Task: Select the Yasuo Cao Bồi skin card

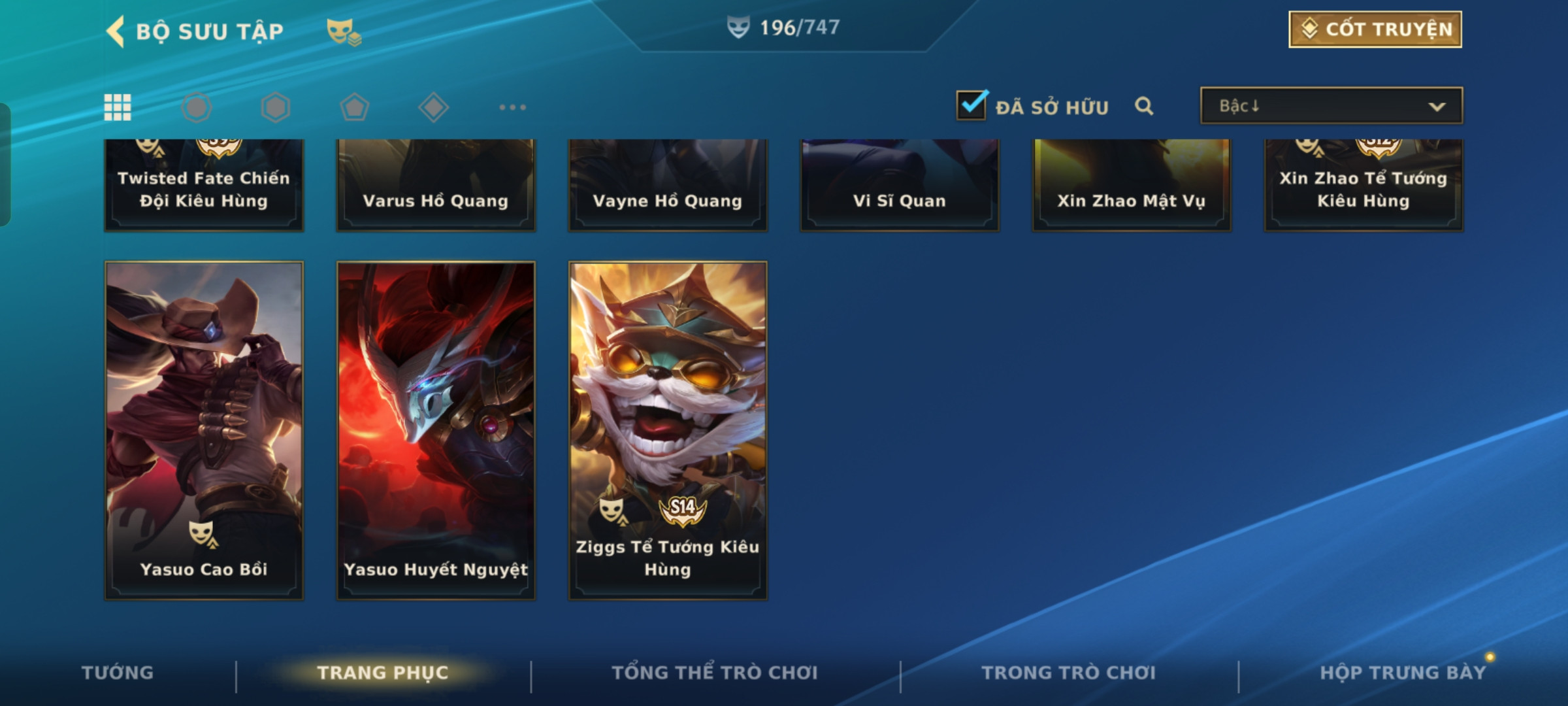Action: click(x=204, y=429)
